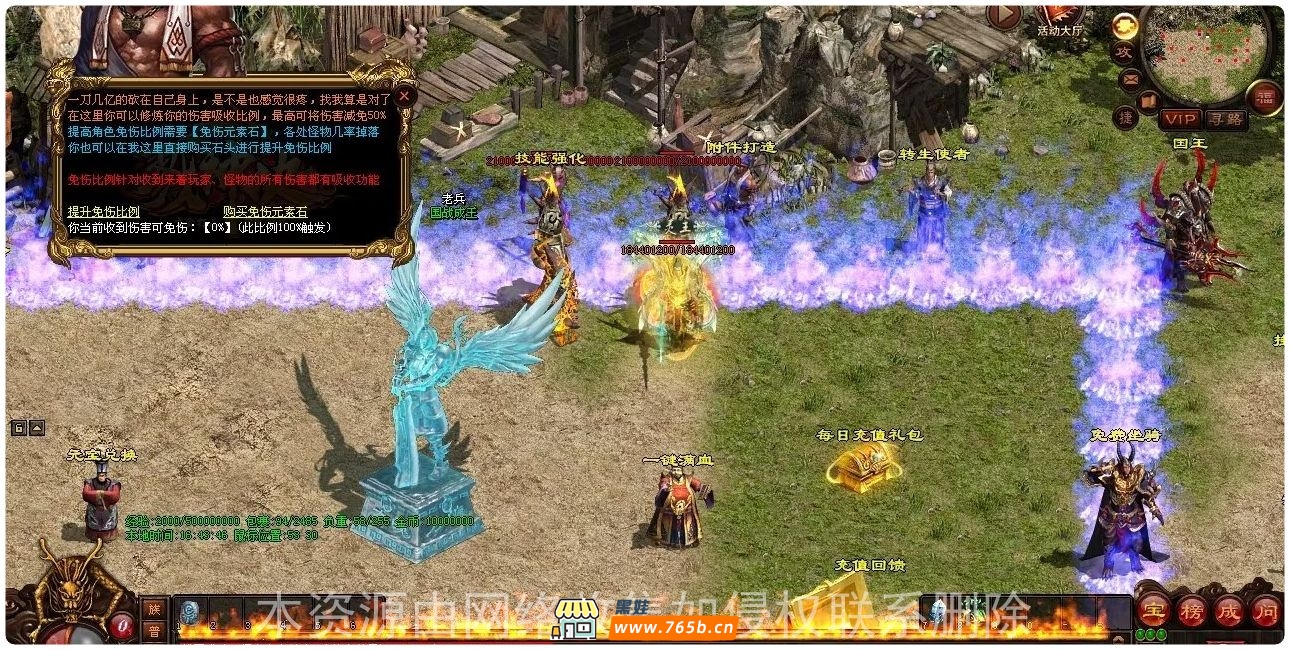The height and width of the screenshot is (650, 1290).
Task: Choose 提升免伤比例 in the dialog
Action: pyautogui.click(x=103, y=212)
